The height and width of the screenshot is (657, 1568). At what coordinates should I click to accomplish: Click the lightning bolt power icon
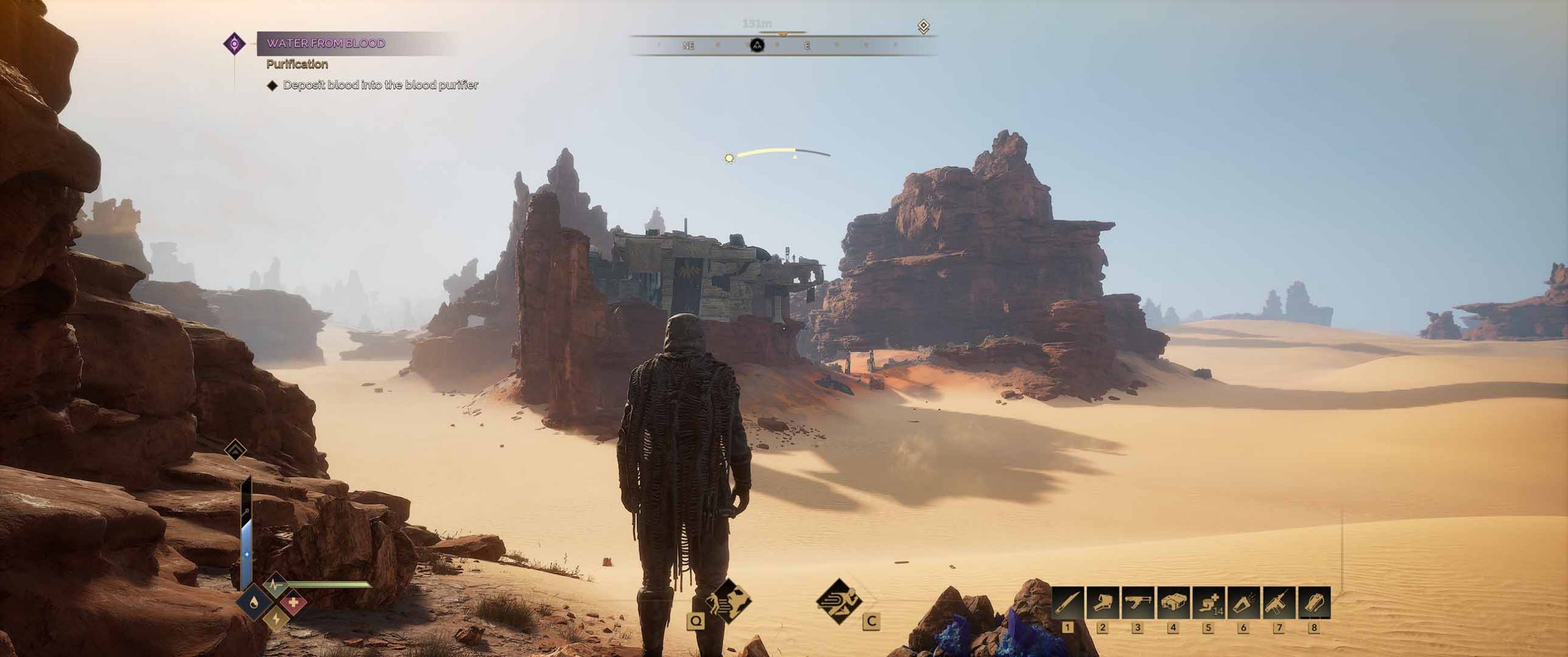pyautogui.click(x=276, y=619)
